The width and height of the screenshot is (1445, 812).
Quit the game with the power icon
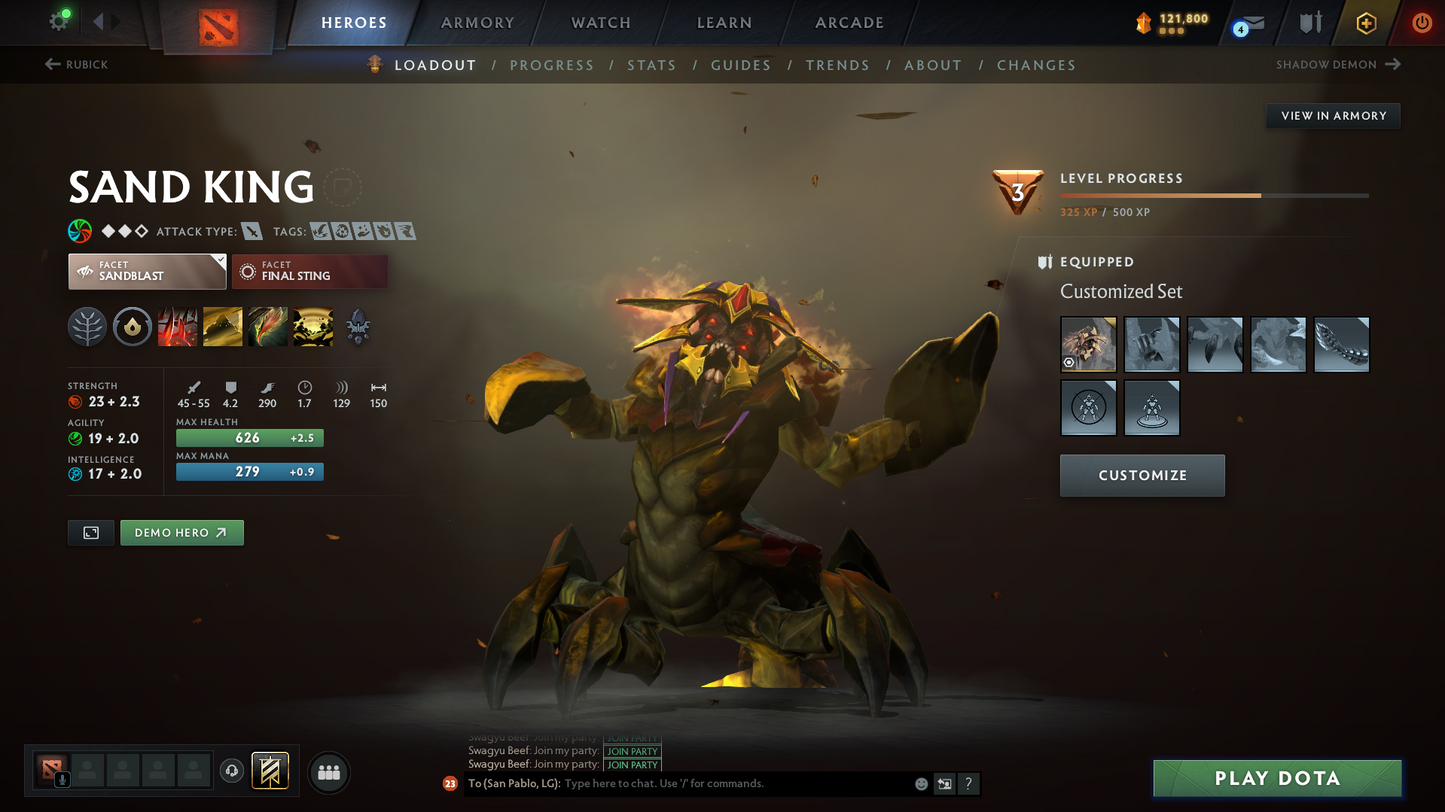point(1421,23)
